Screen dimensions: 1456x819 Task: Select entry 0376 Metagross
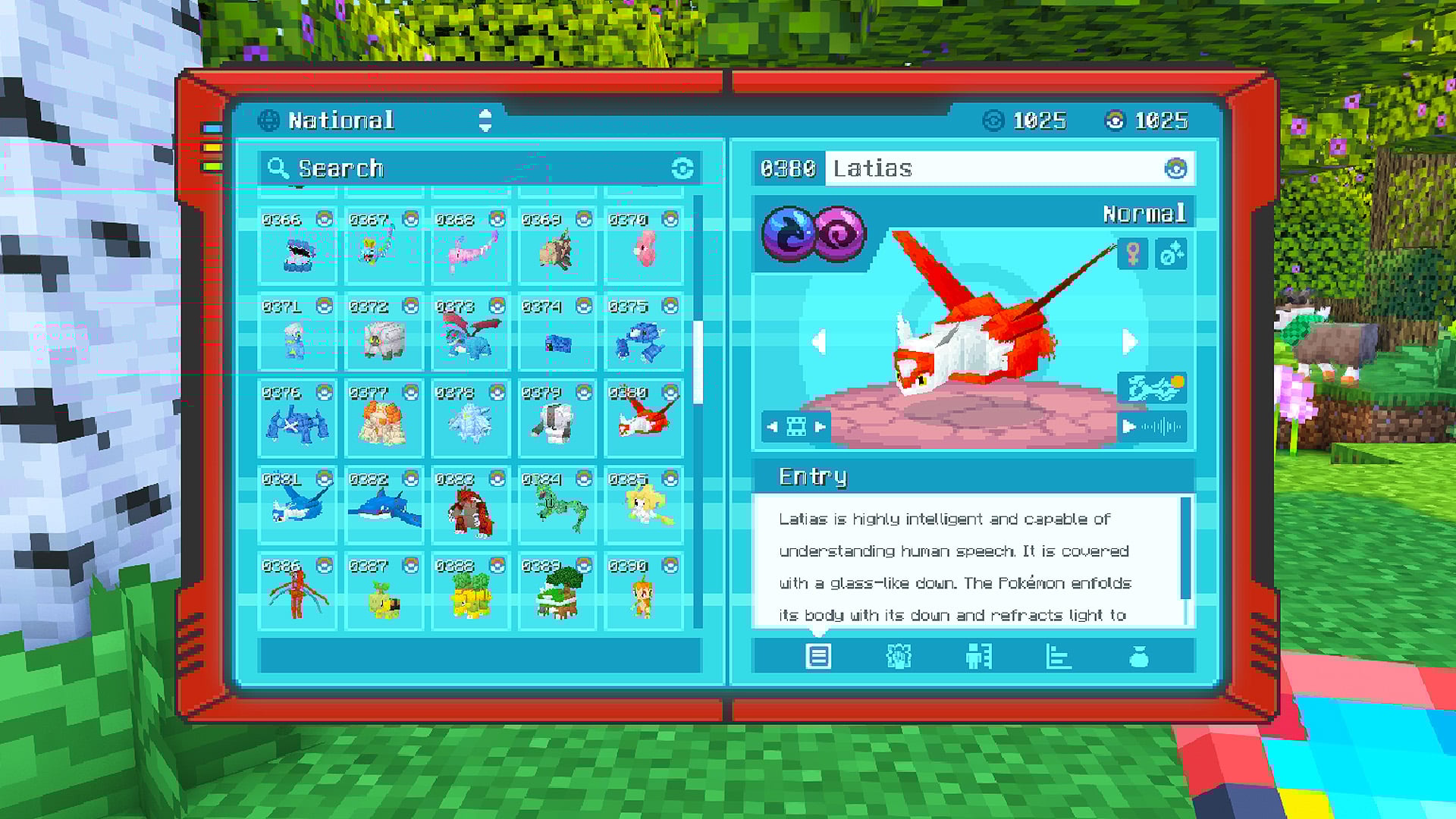[297, 418]
